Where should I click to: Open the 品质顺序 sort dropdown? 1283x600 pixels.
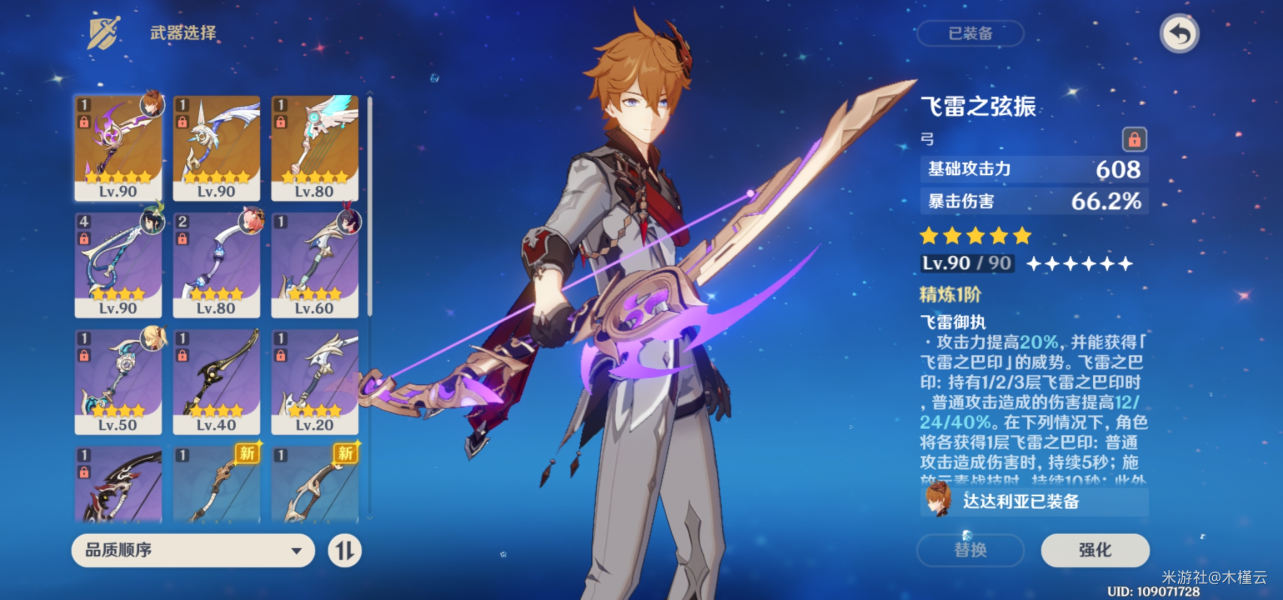(193, 550)
